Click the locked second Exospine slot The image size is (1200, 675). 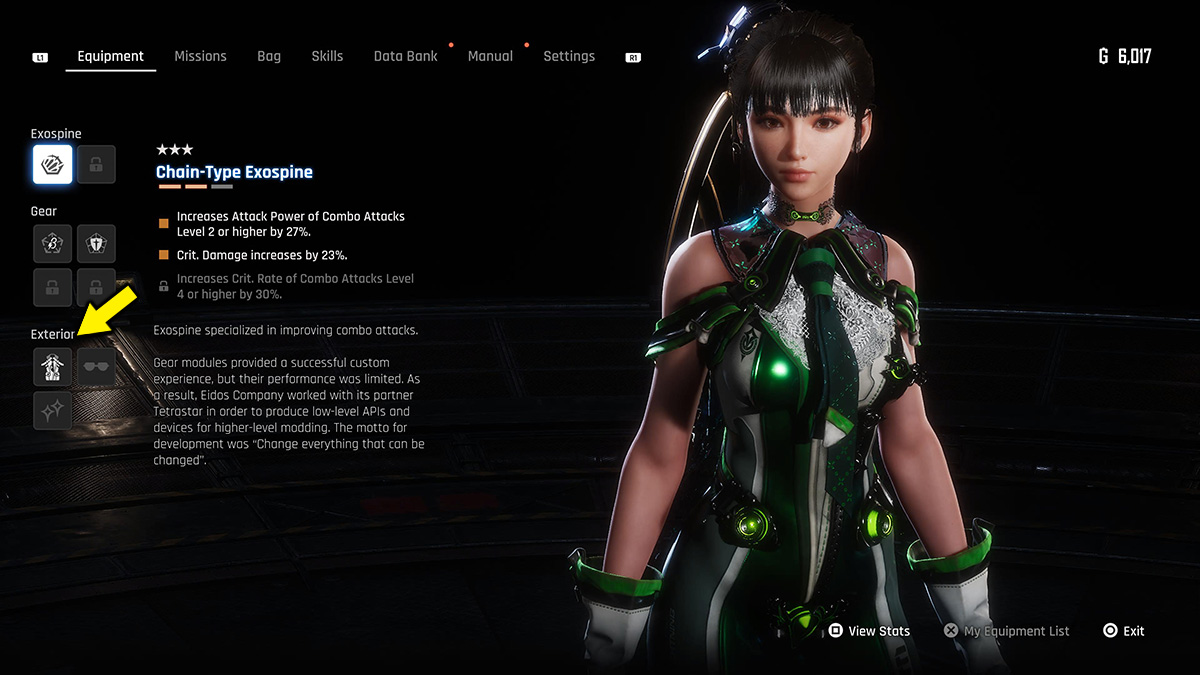(96, 164)
